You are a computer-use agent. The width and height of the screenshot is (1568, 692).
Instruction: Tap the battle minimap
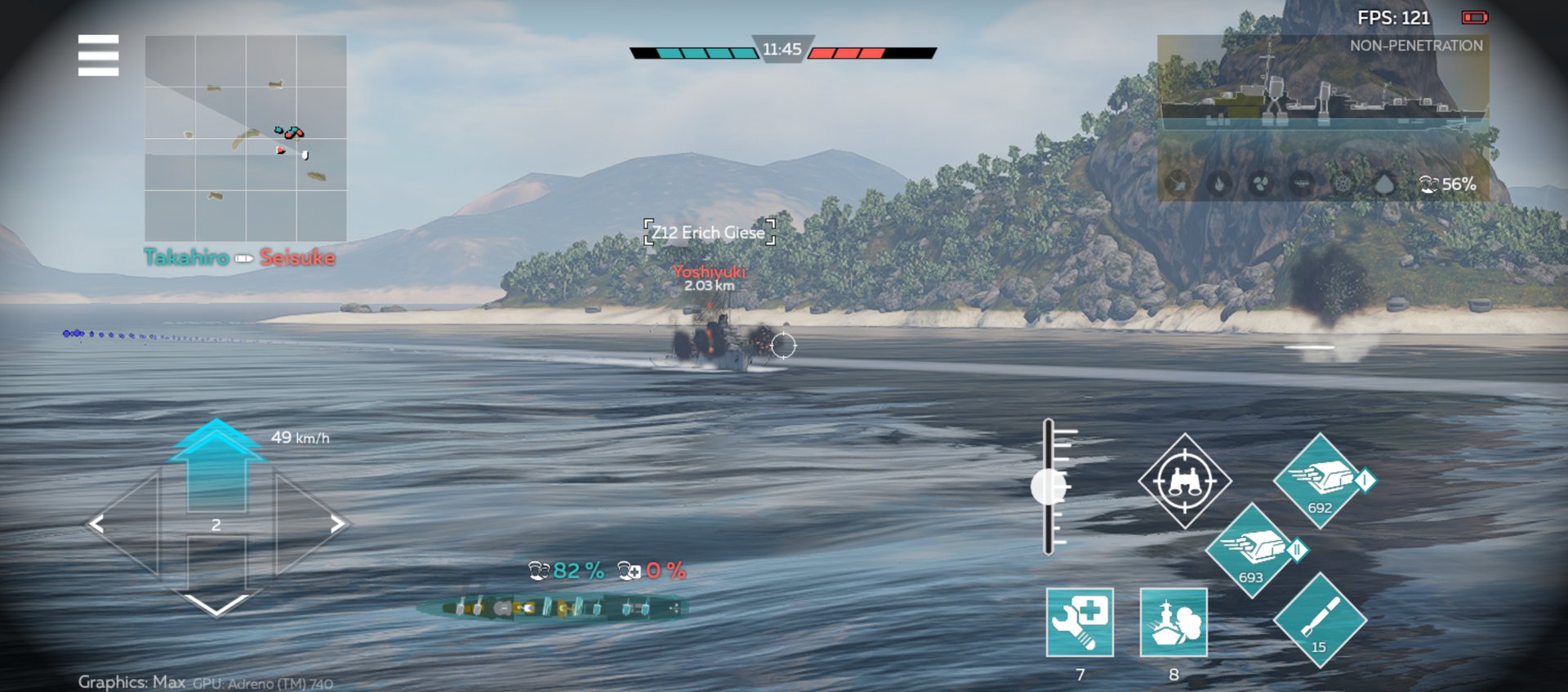pyautogui.click(x=246, y=138)
